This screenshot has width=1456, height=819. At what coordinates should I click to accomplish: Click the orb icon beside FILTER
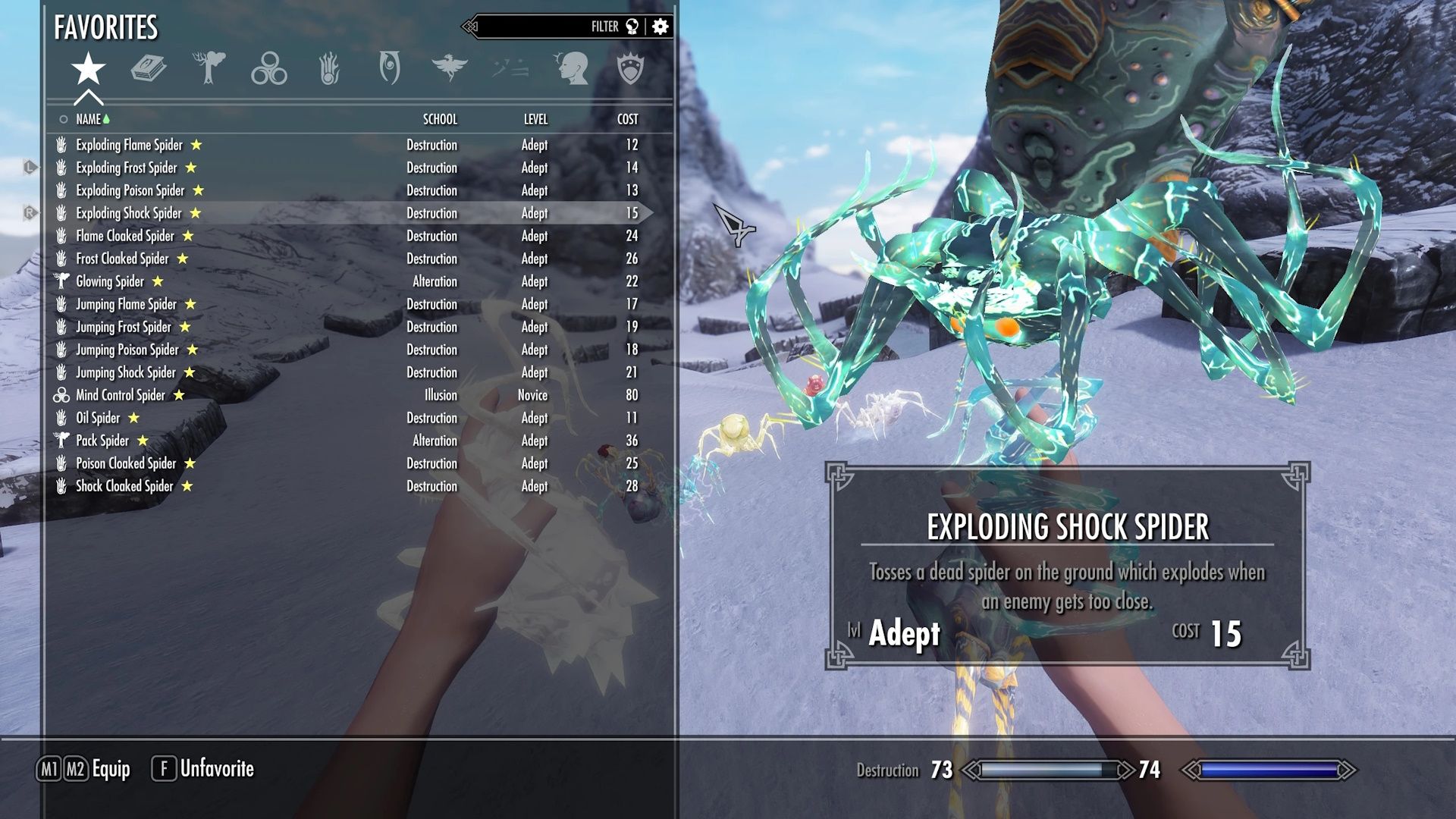pyautogui.click(x=630, y=26)
